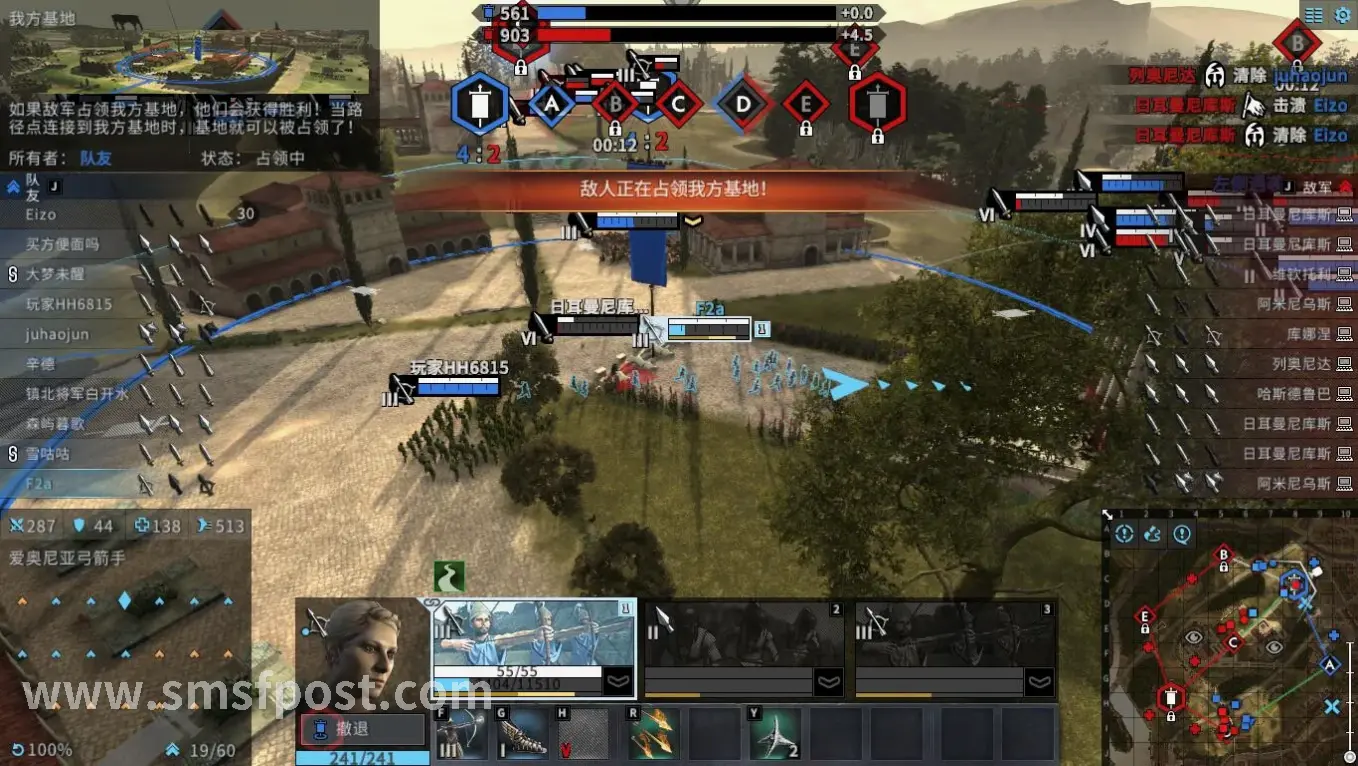Choose the minimap route drawing tool
Image resolution: width=1358 pixels, height=766 pixels.
[1152, 534]
